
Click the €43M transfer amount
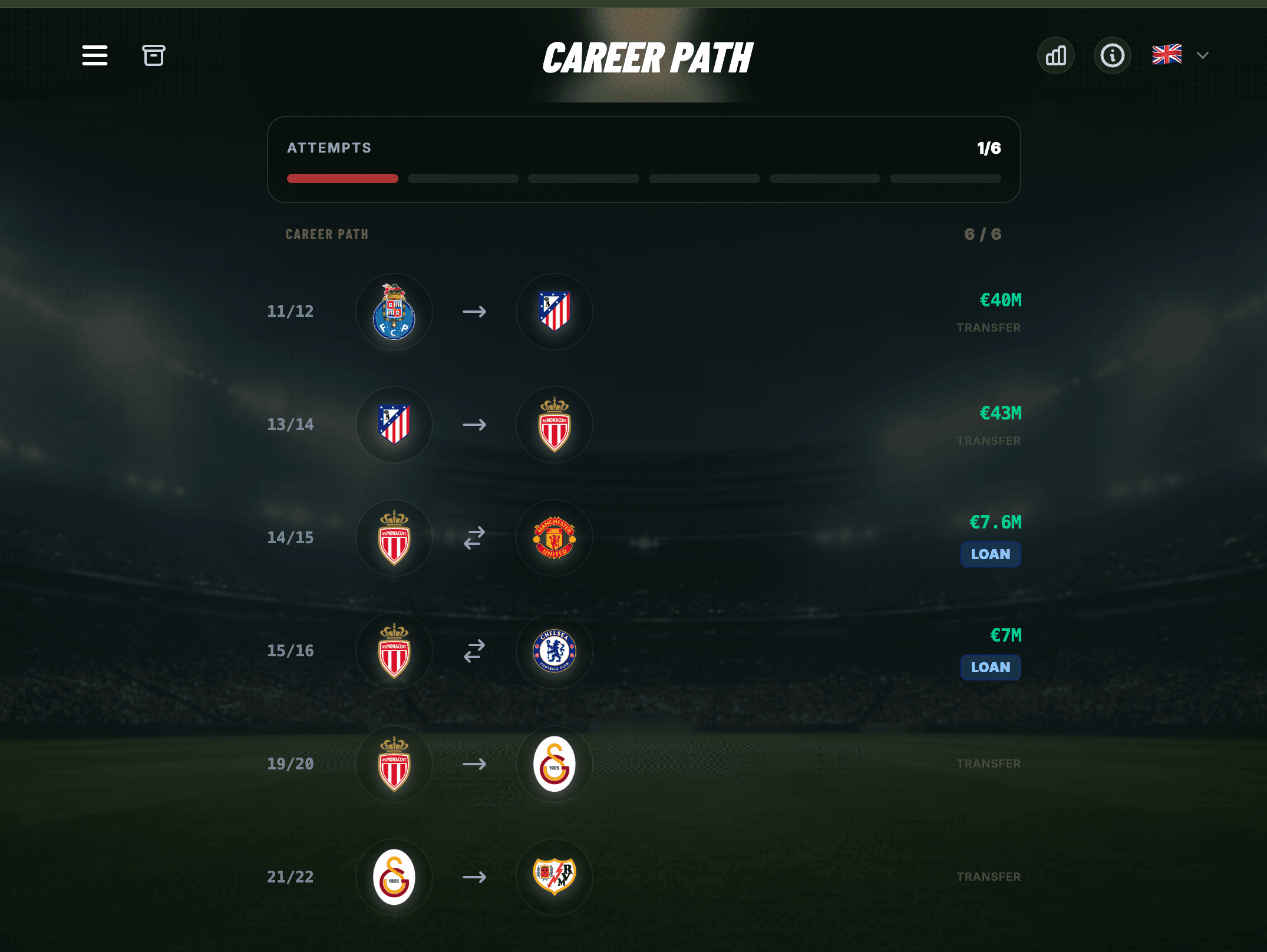pos(1000,413)
